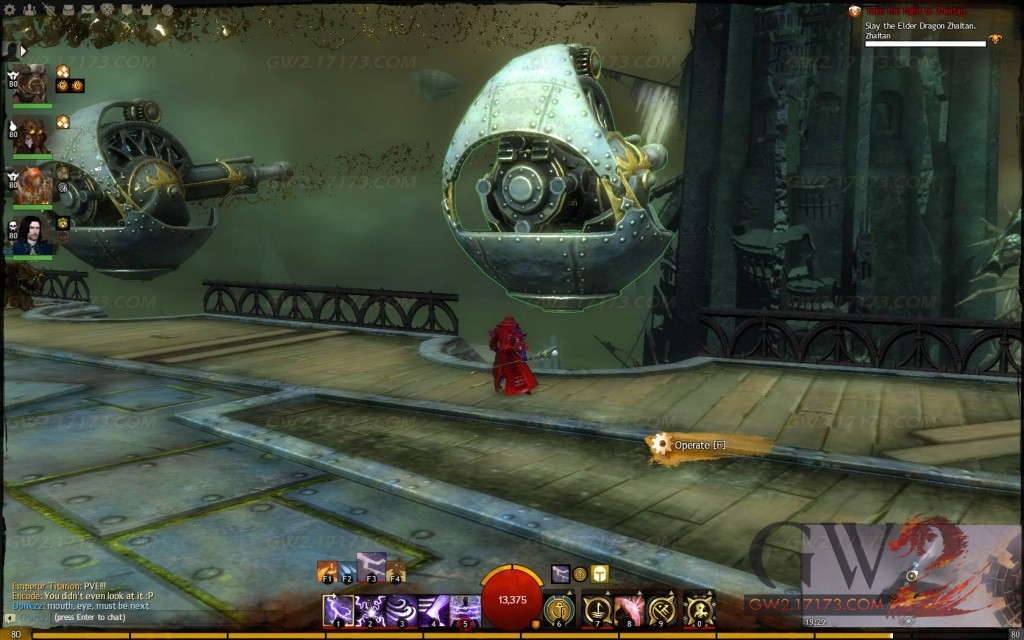Image resolution: width=1024 pixels, height=640 pixels.
Task: Choose the F3 air attunement icon
Action: (371, 567)
